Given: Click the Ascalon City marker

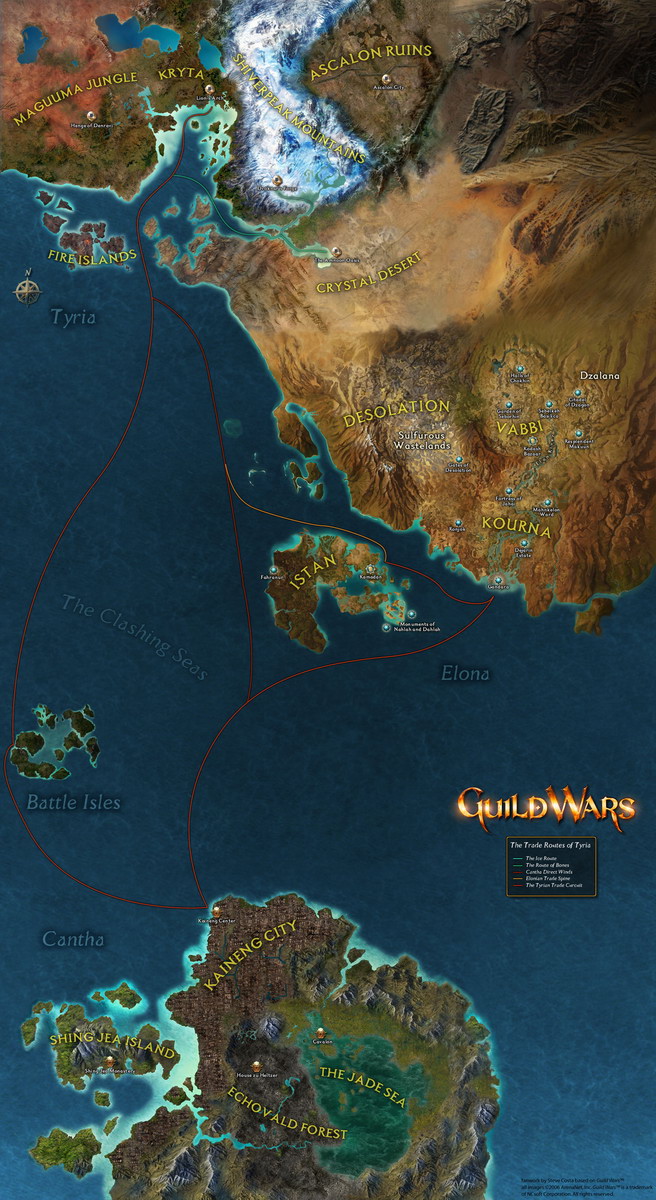Looking at the screenshot, I should click(385, 79).
